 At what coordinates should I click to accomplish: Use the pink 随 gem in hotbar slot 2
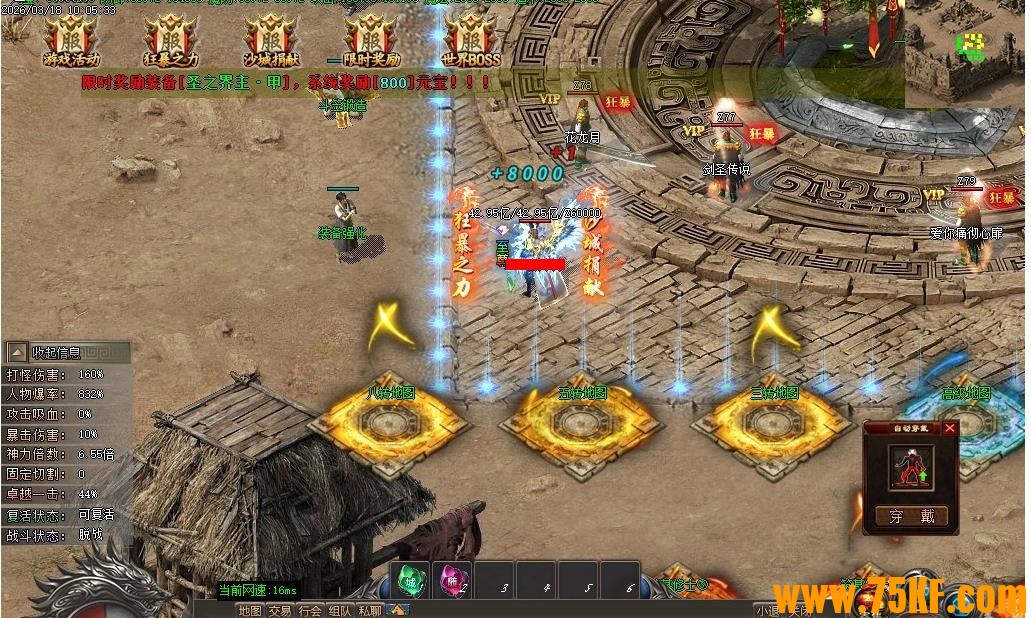[x=451, y=581]
